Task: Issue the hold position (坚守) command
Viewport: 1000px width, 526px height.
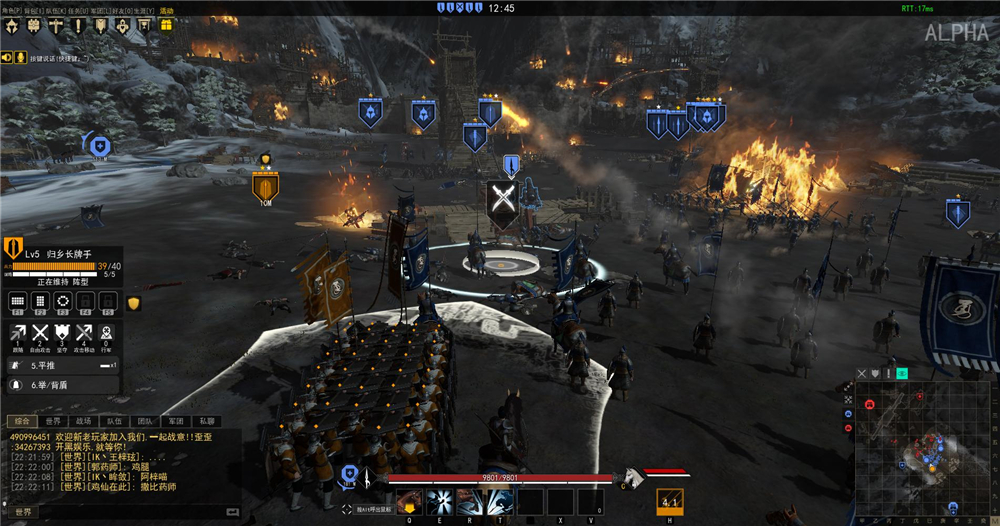Action: (62, 333)
